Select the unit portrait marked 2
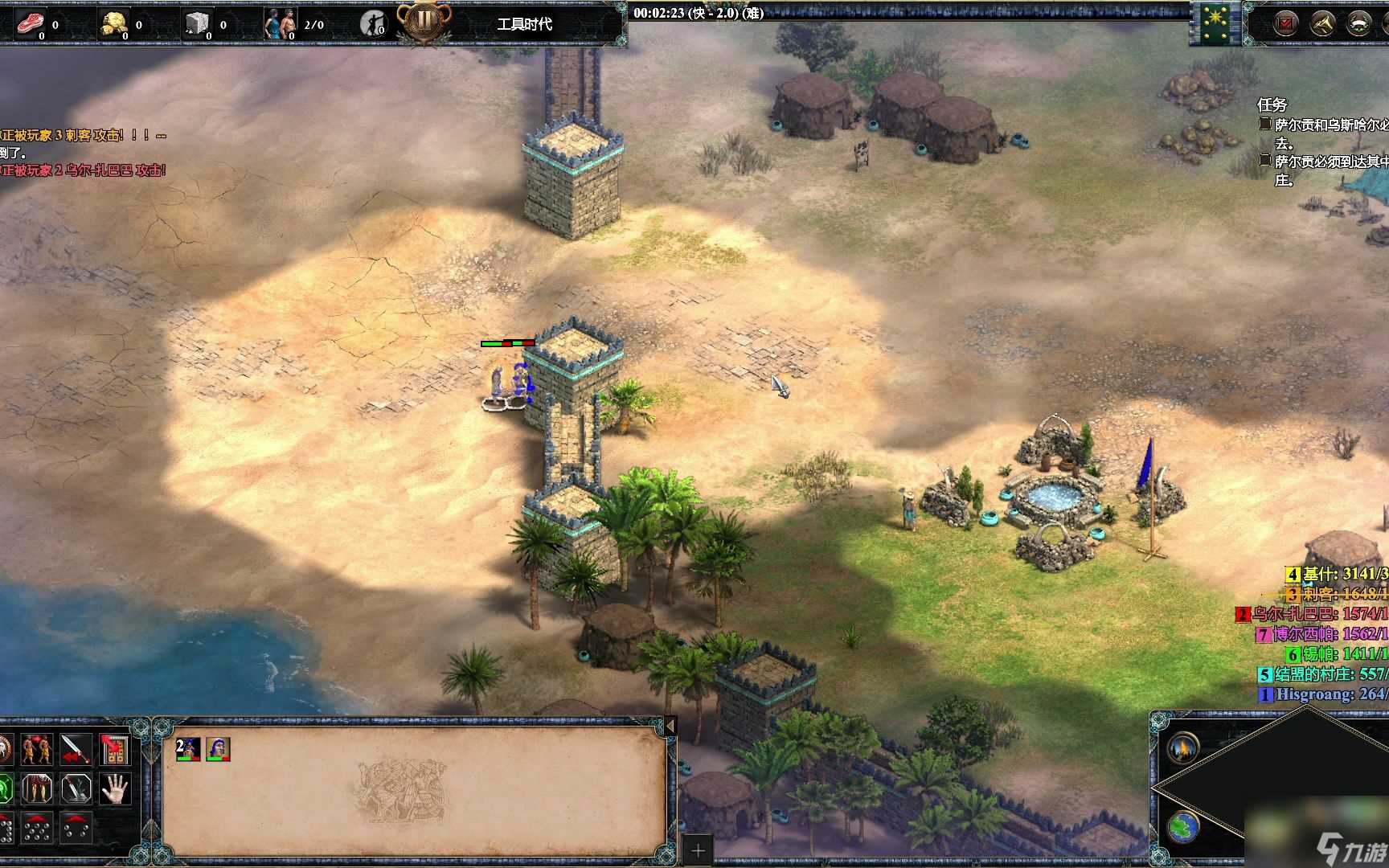This screenshot has height=868, width=1389. tap(188, 749)
